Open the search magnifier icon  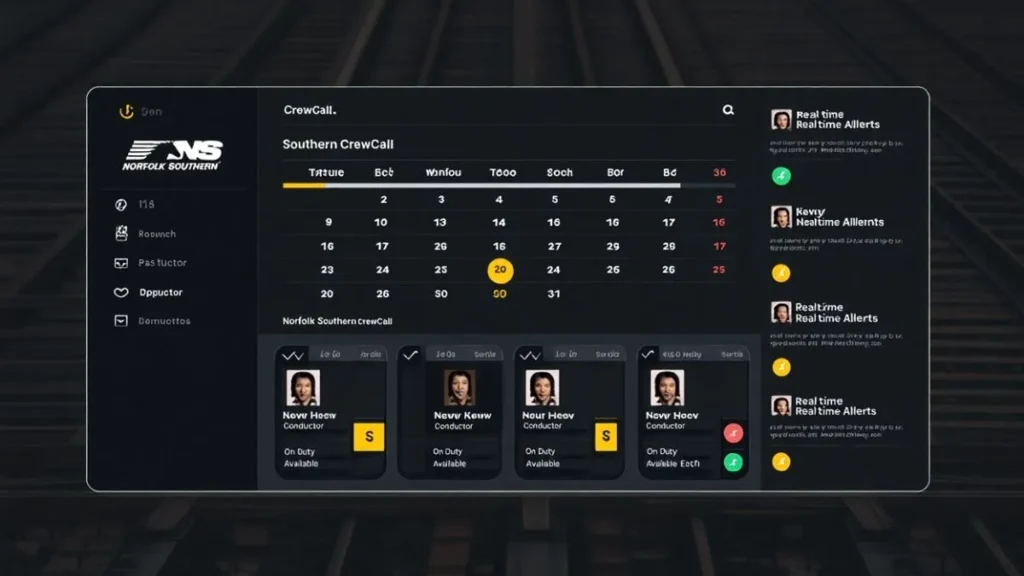[728, 110]
